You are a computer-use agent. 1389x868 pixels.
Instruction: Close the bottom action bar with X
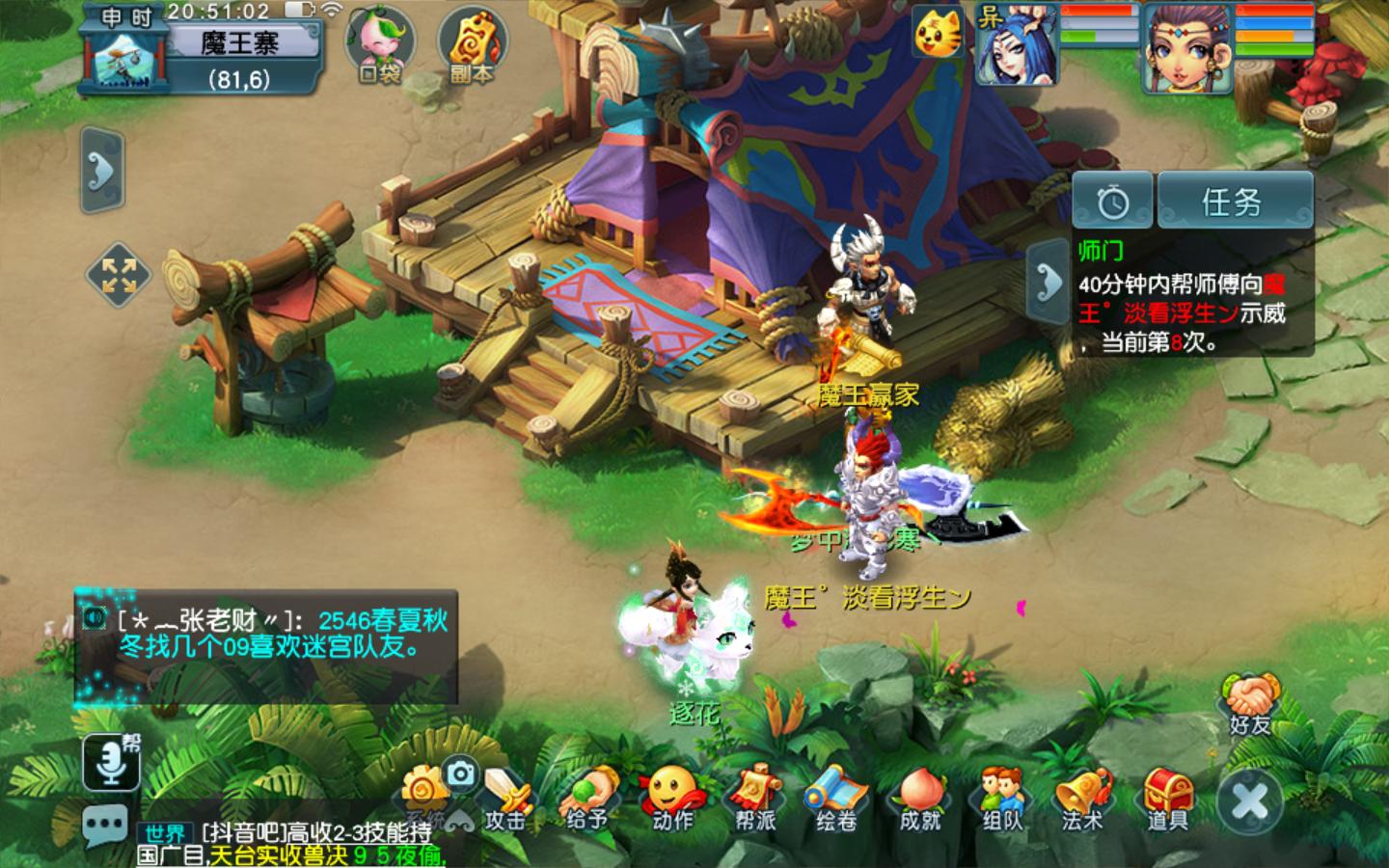pyautogui.click(x=1250, y=800)
